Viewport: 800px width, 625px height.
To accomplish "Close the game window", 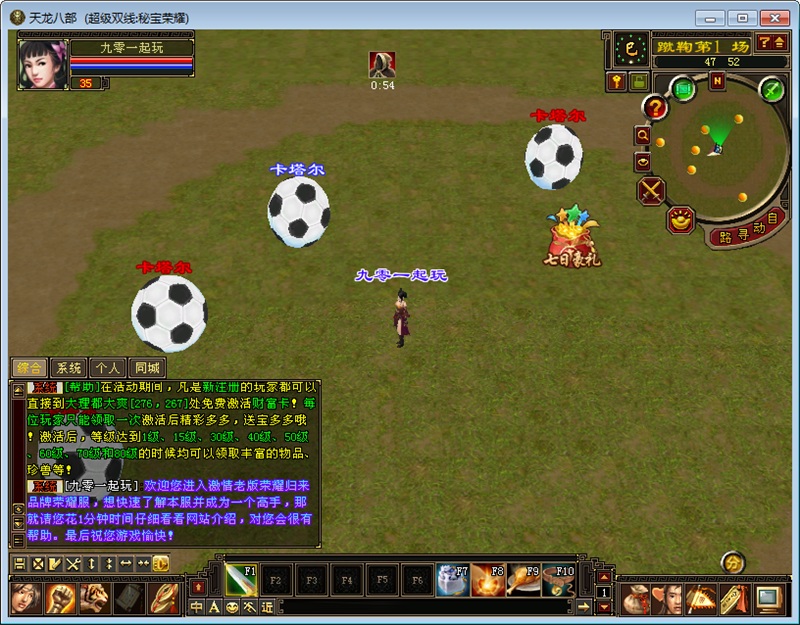I will [x=773, y=18].
